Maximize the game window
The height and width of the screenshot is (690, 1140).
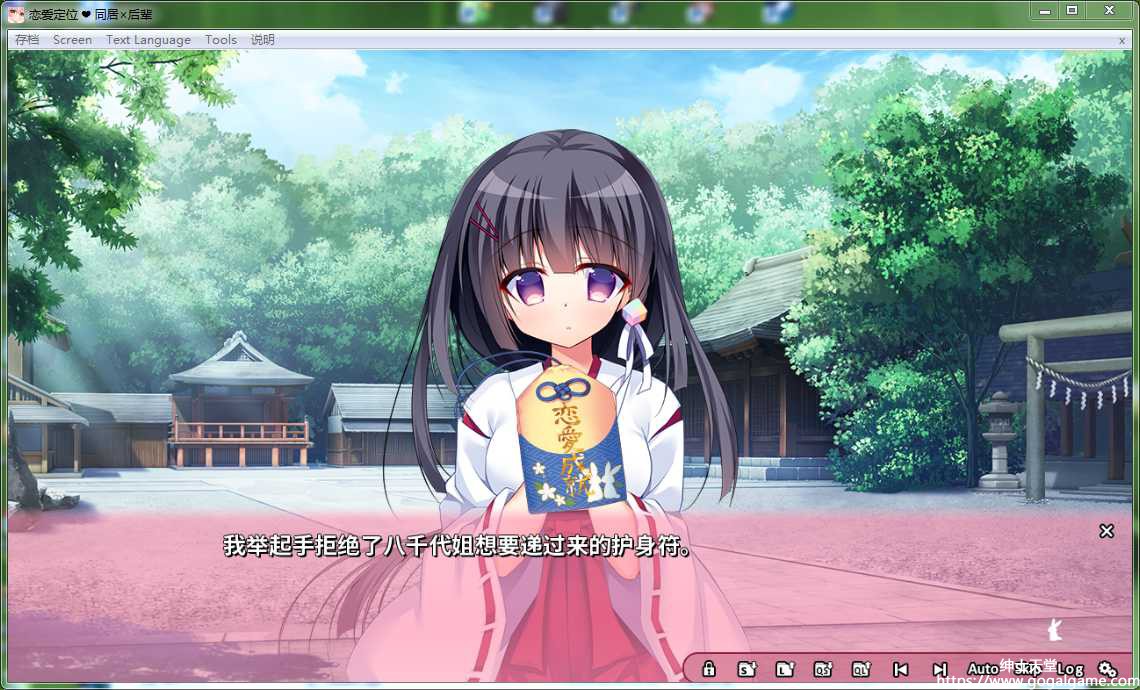point(1072,10)
